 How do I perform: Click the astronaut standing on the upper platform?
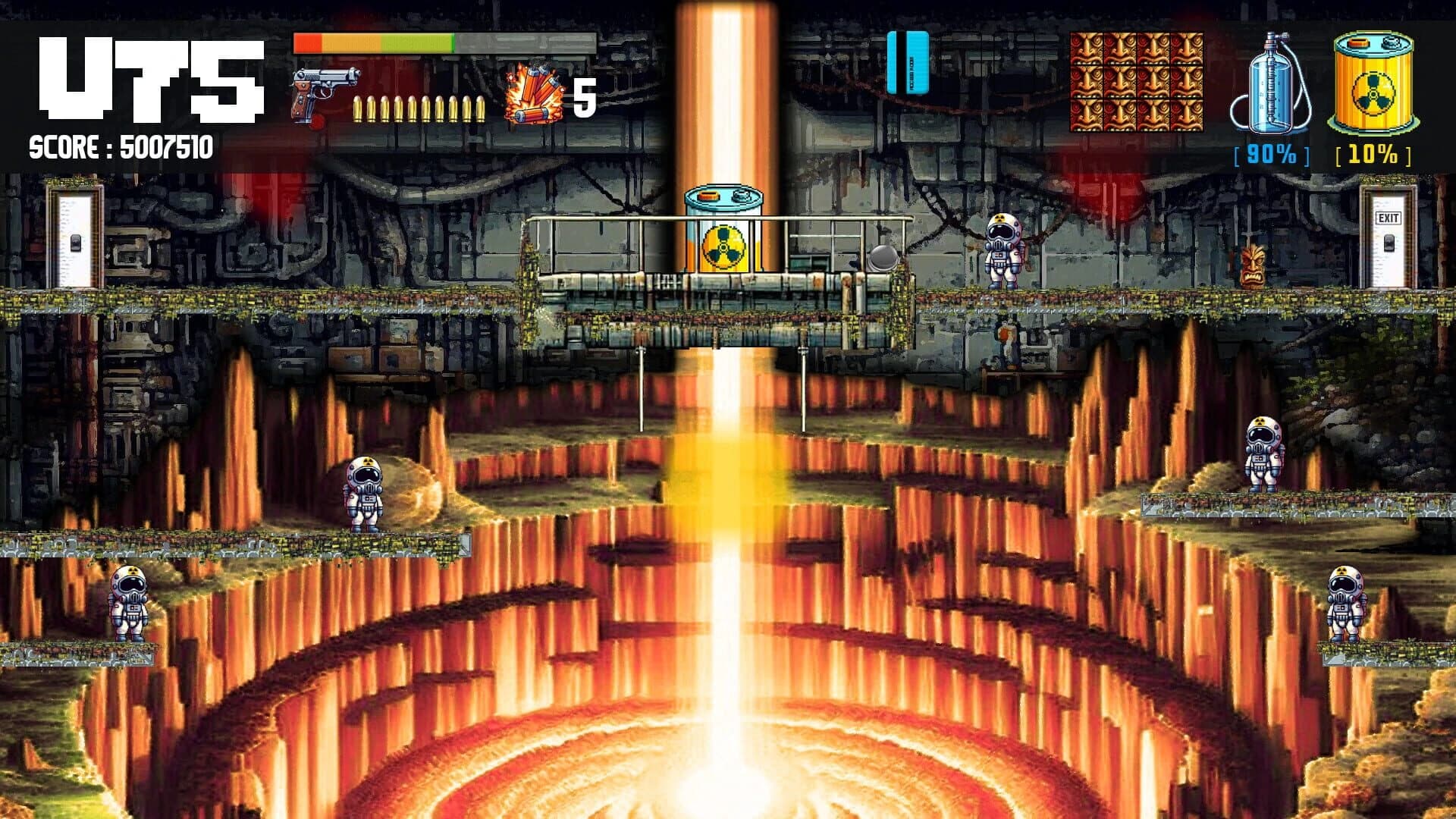coord(1003,250)
